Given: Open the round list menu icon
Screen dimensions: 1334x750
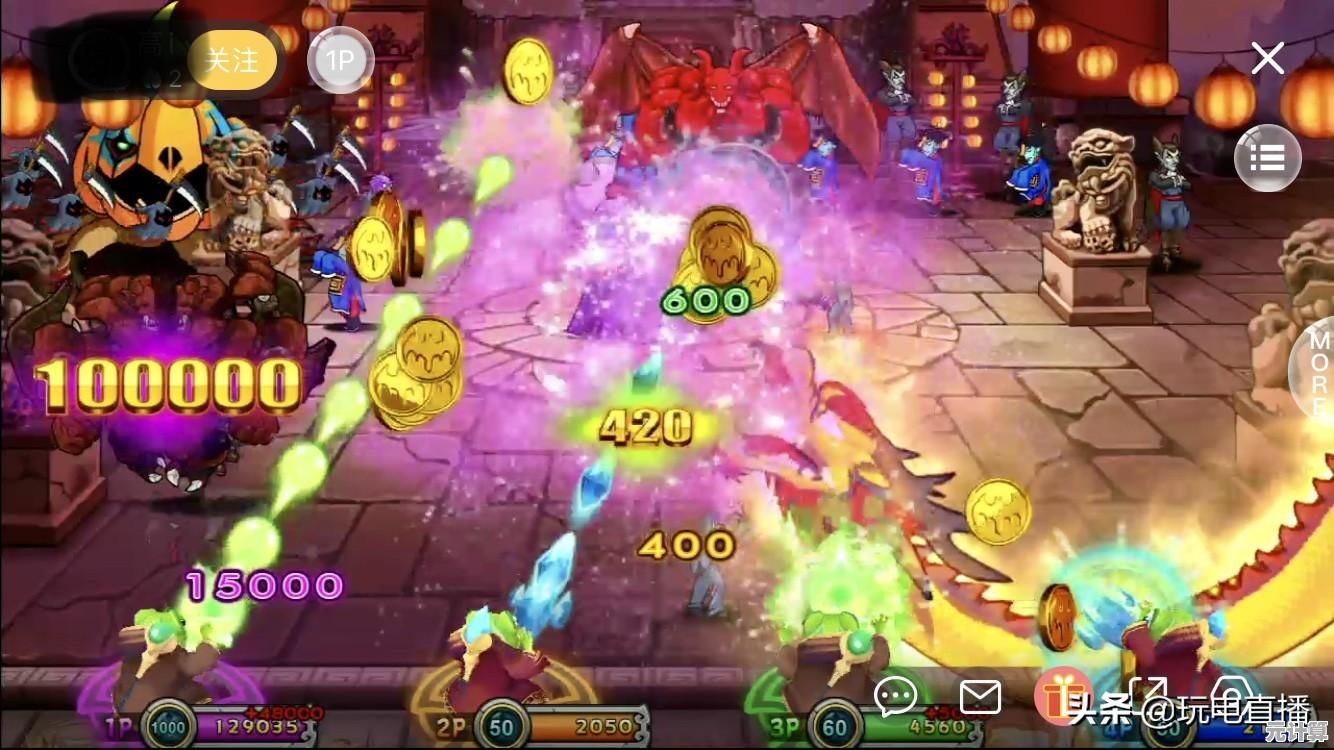Looking at the screenshot, I should [1267, 158].
